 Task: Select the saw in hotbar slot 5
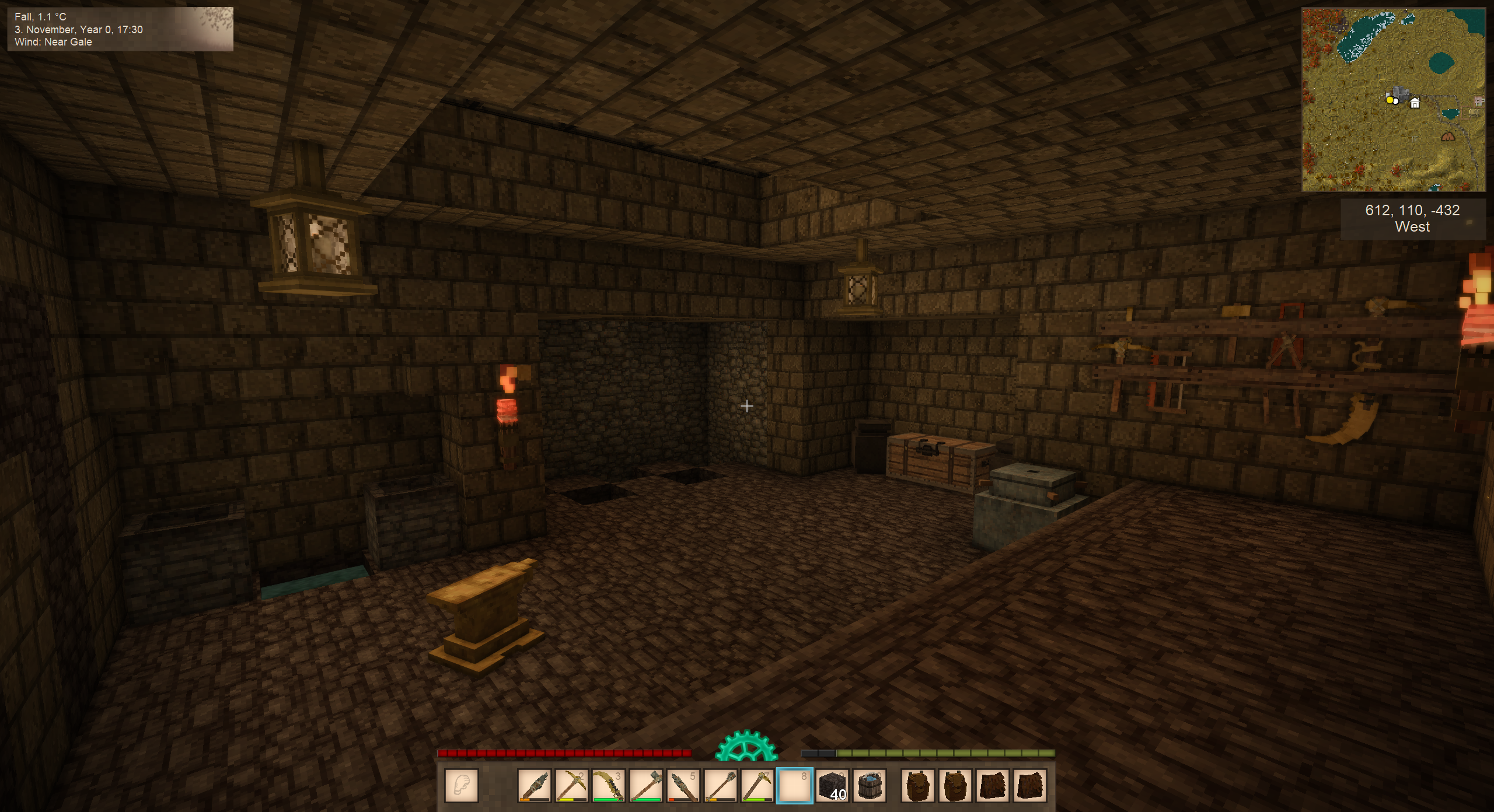(683, 785)
